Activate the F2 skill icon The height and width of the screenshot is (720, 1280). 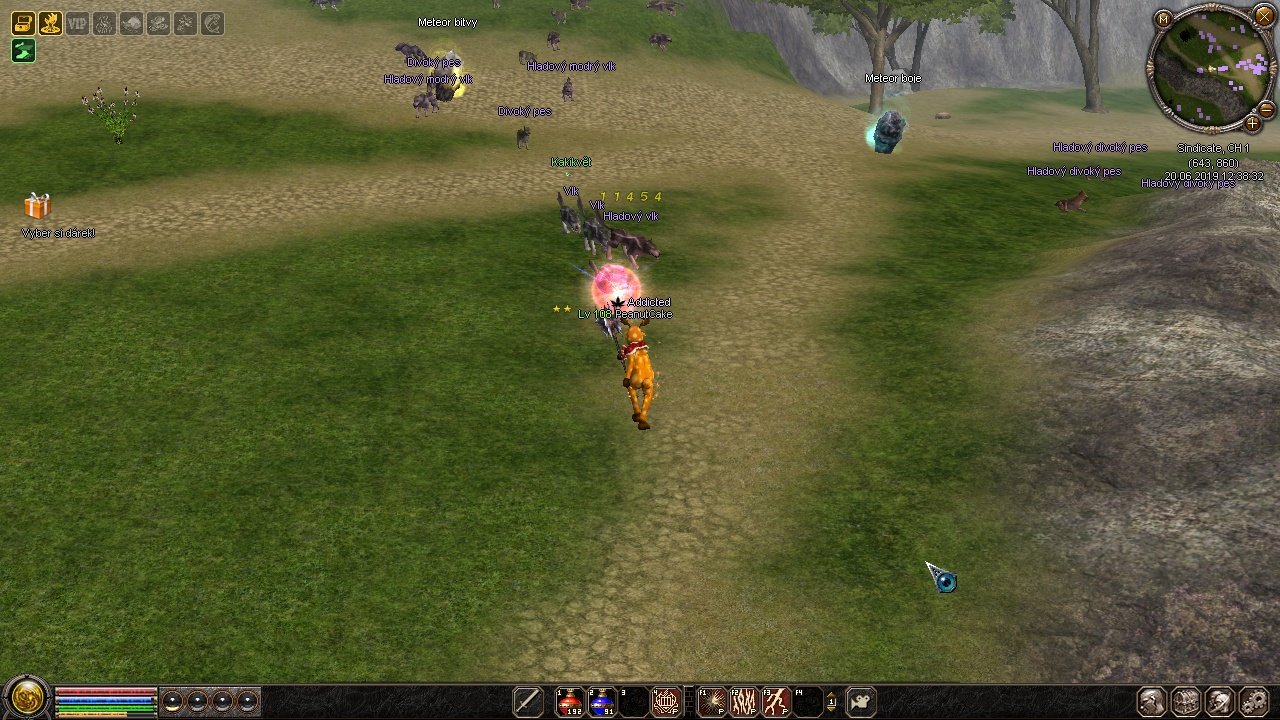[x=743, y=702]
